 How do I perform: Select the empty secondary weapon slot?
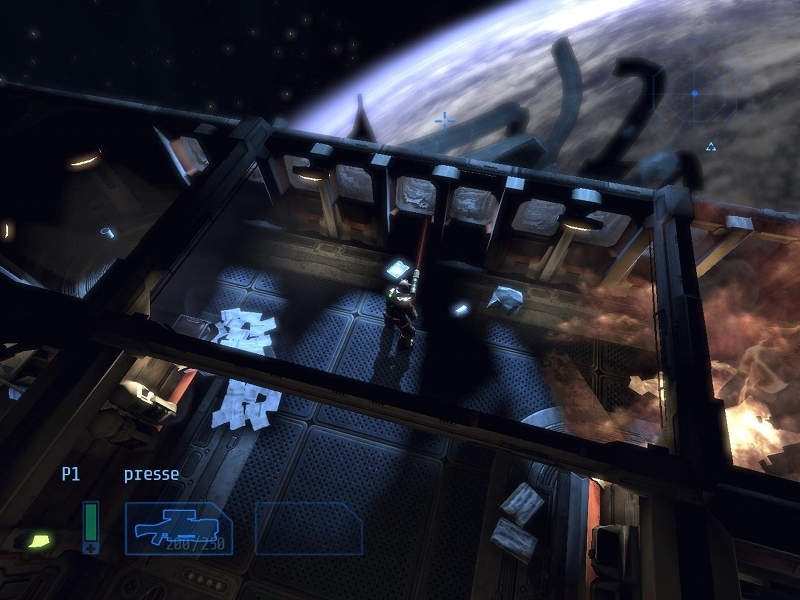[308, 528]
